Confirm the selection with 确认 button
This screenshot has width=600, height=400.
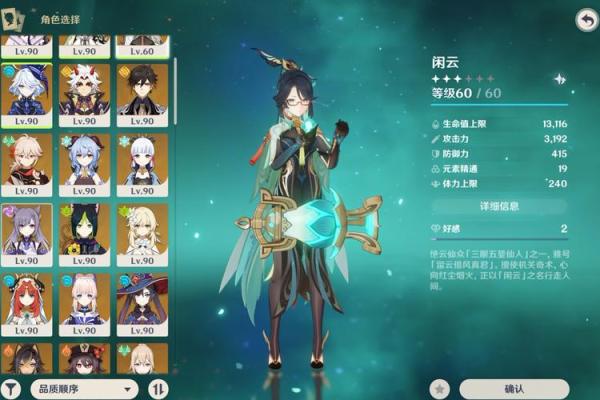click(514, 388)
